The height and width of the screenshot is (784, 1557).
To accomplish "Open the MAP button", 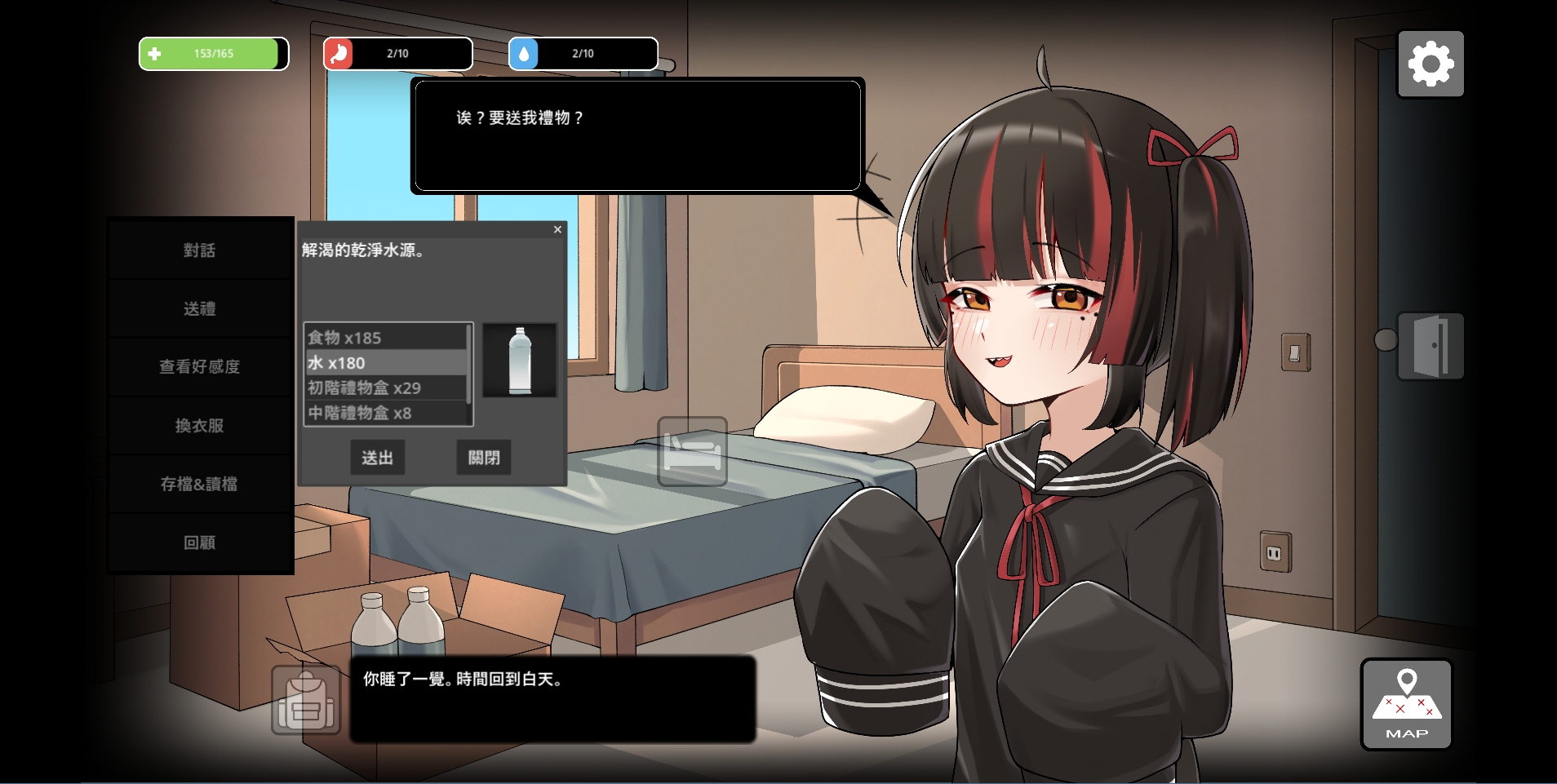I will pyautogui.click(x=1406, y=704).
